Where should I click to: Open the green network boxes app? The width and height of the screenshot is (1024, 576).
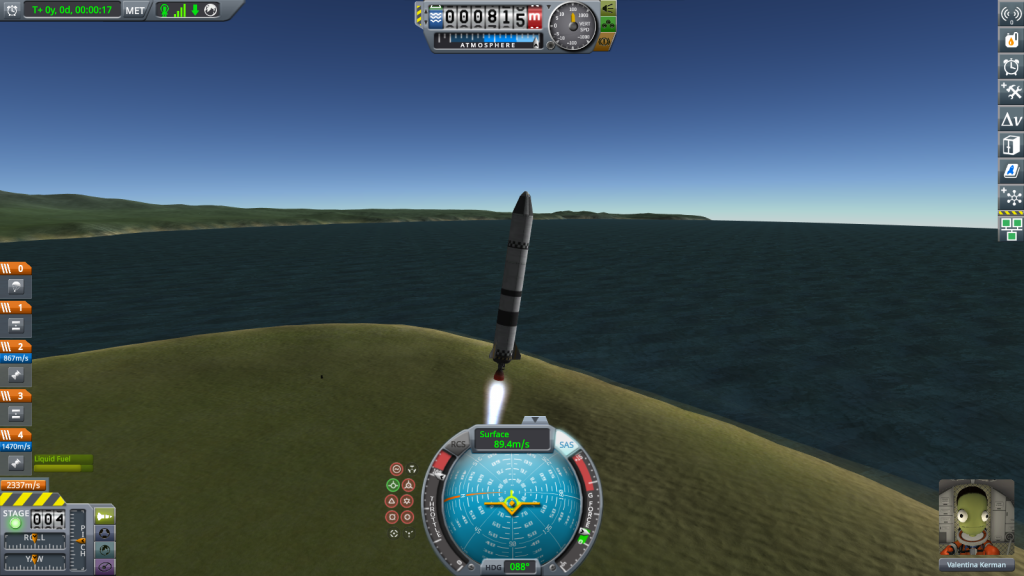[x=1011, y=228]
